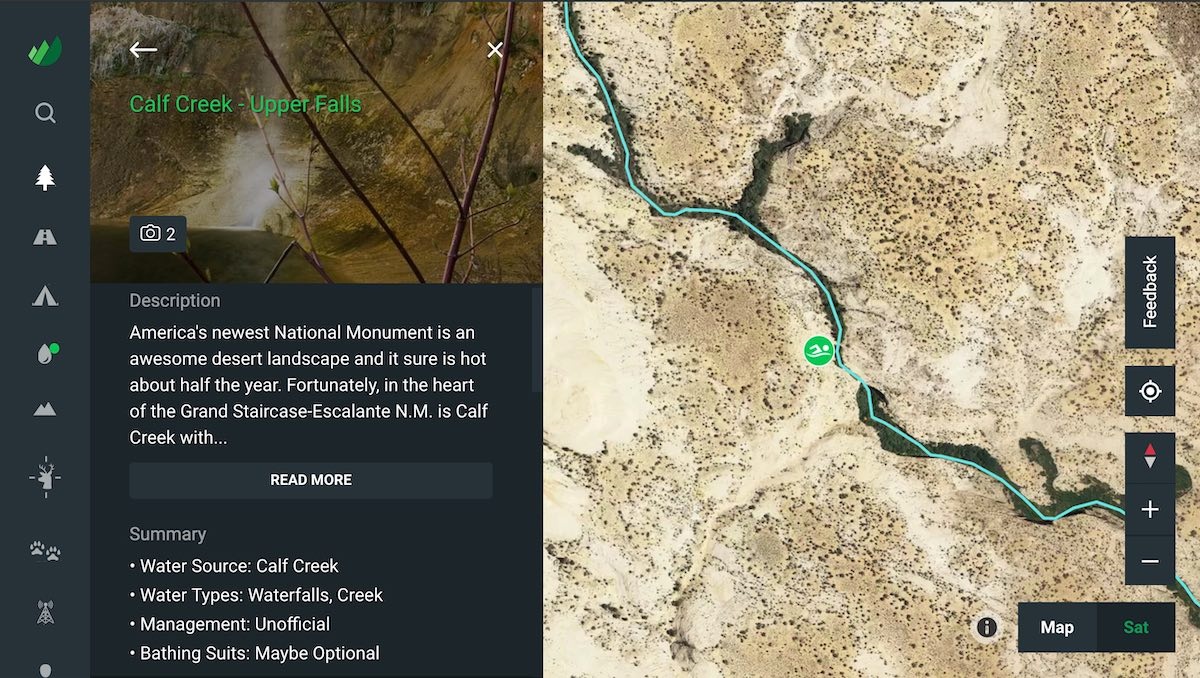Close the Calf Creek details panel
The width and height of the screenshot is (1200, 678).
click(x=495, y=49)
